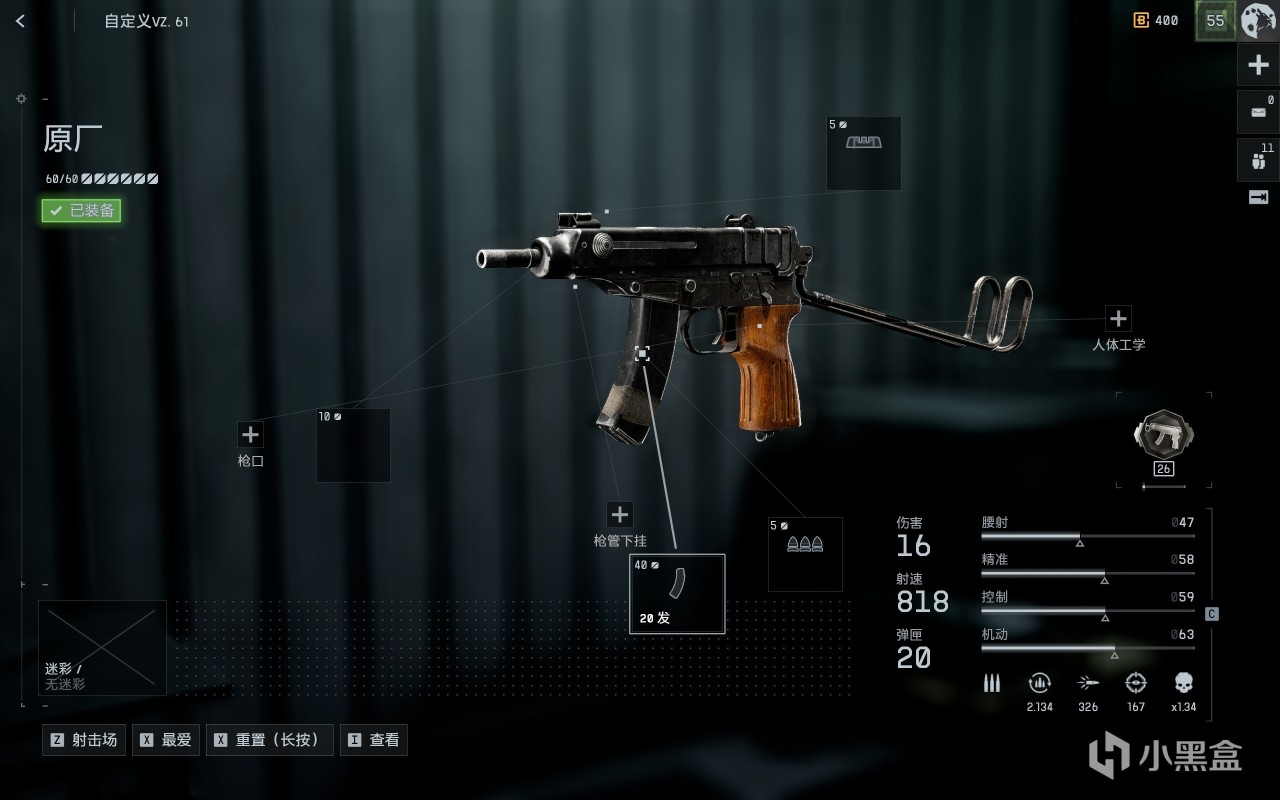1280x800 pixels.
Task: Open the squad icon showing 11
Action: coord(1258,160)
